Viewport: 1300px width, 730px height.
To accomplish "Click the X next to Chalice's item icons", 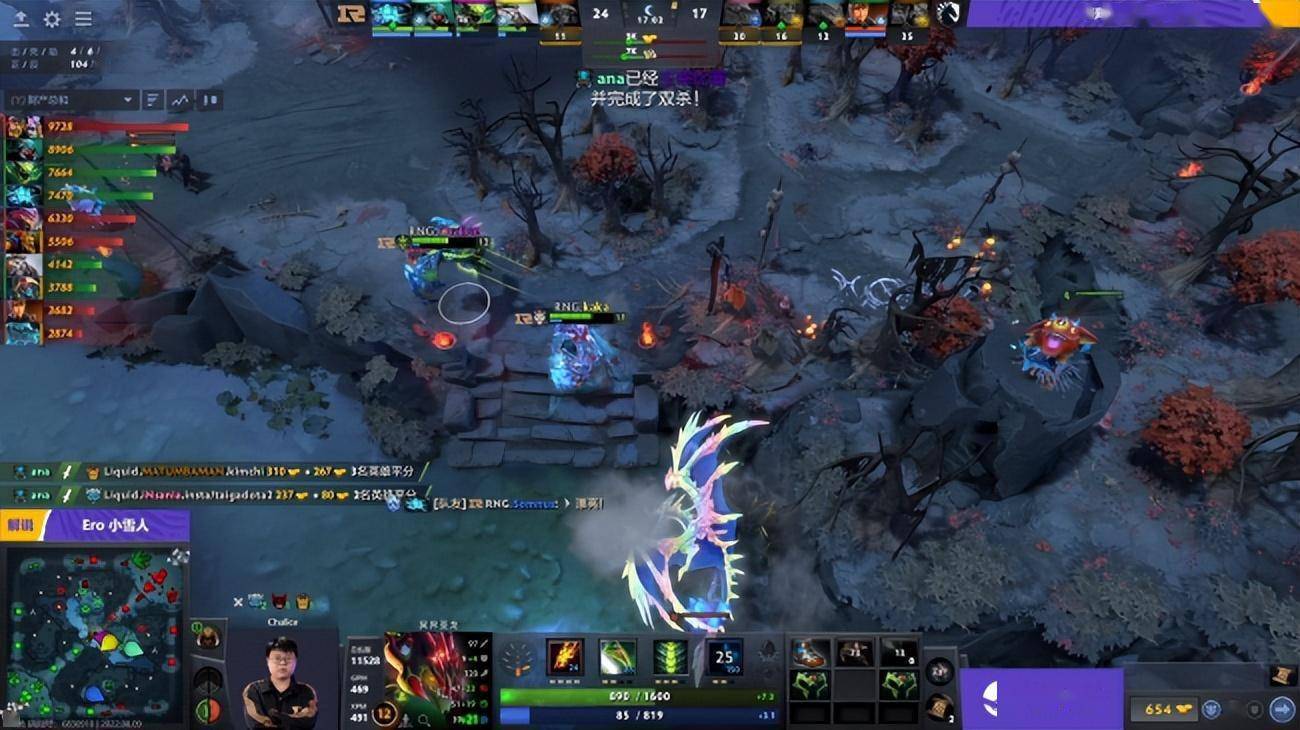I will [x=238, y=602].
